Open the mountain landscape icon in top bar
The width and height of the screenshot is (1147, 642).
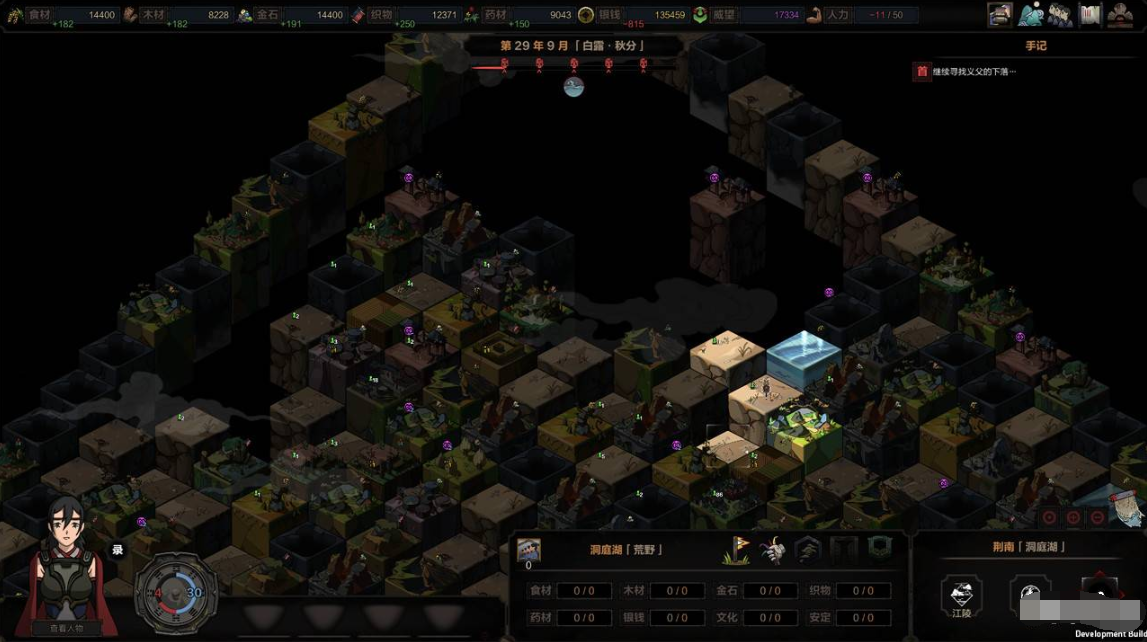[x=1030, y=14]
